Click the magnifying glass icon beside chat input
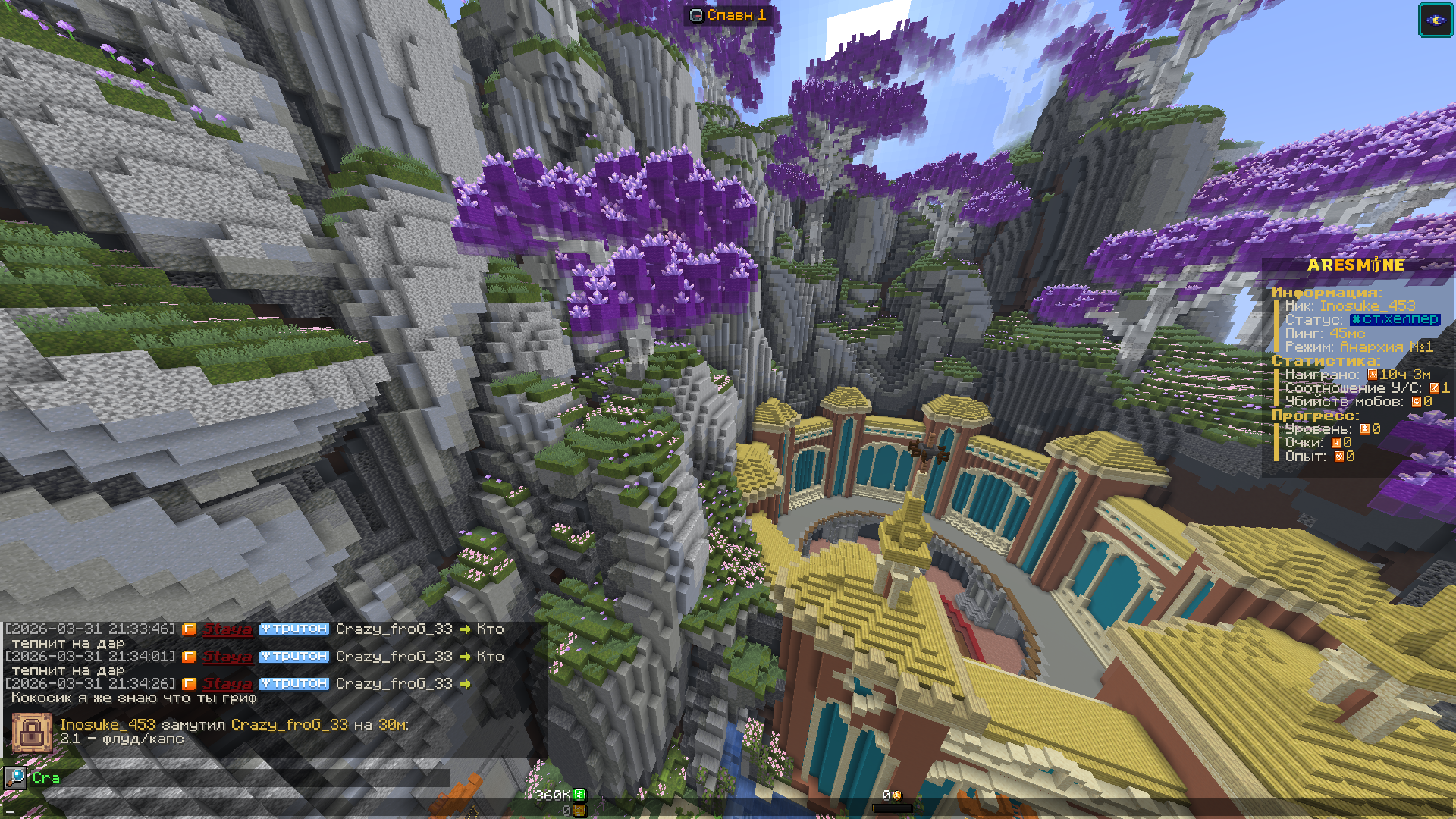 [x=15, y=777]
